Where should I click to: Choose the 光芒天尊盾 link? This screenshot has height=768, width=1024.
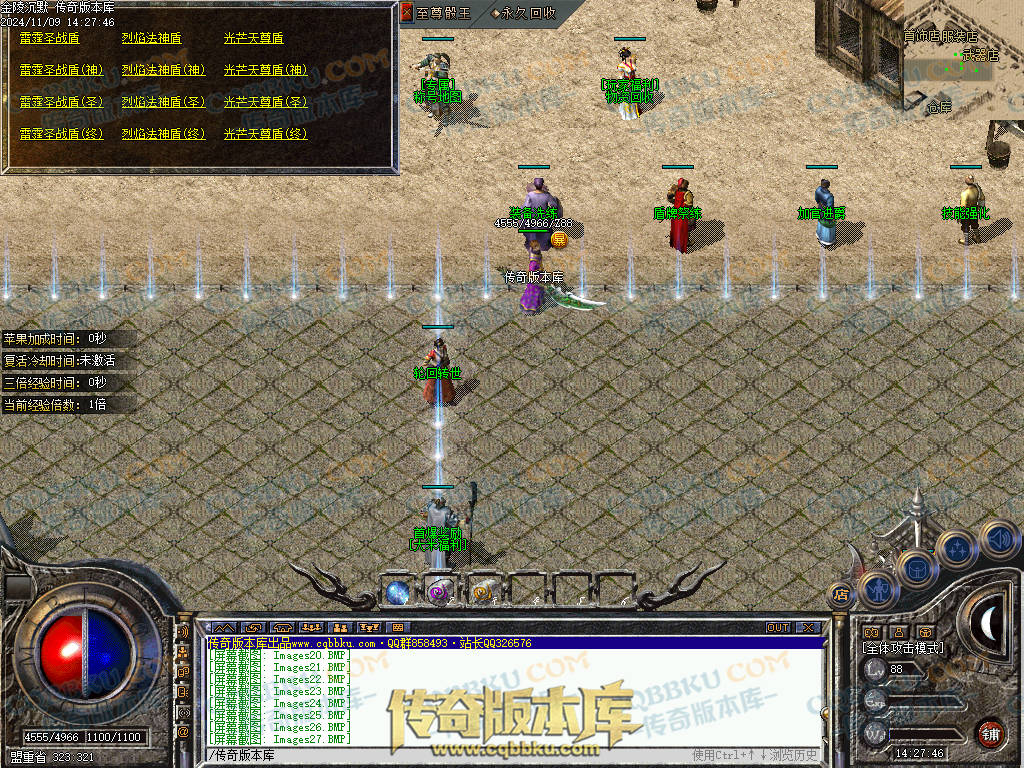(253, 38)
